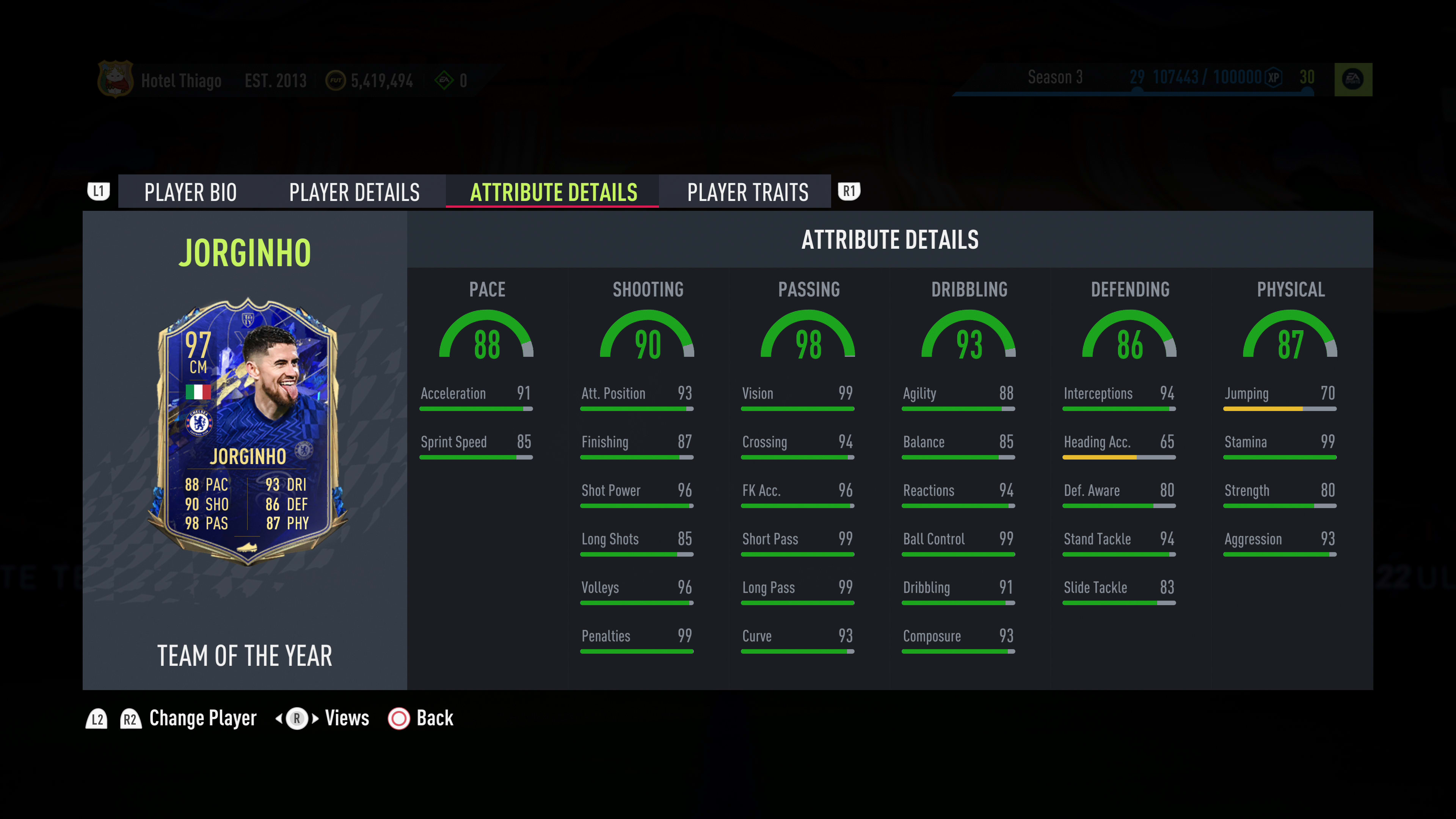Cycle the Views option

pos(346,719)
